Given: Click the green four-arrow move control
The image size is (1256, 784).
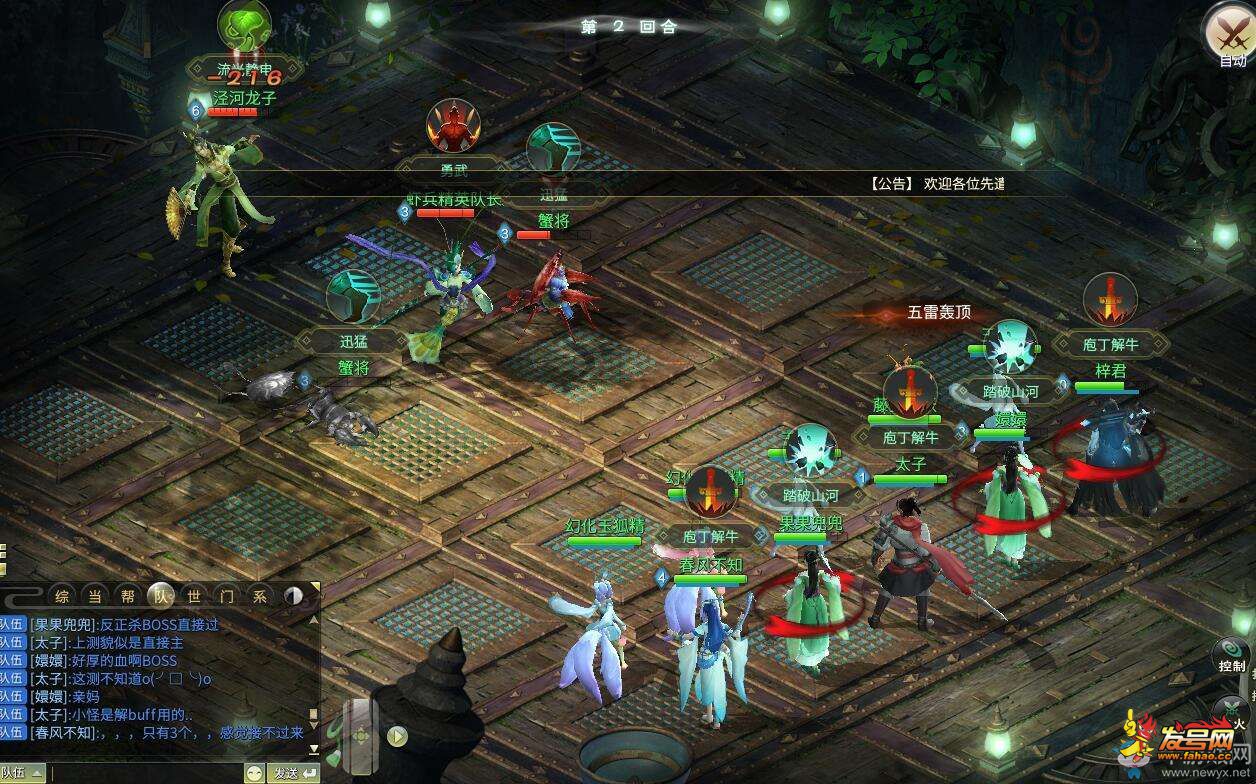Looking at the screenshot, I should (361, 737).
